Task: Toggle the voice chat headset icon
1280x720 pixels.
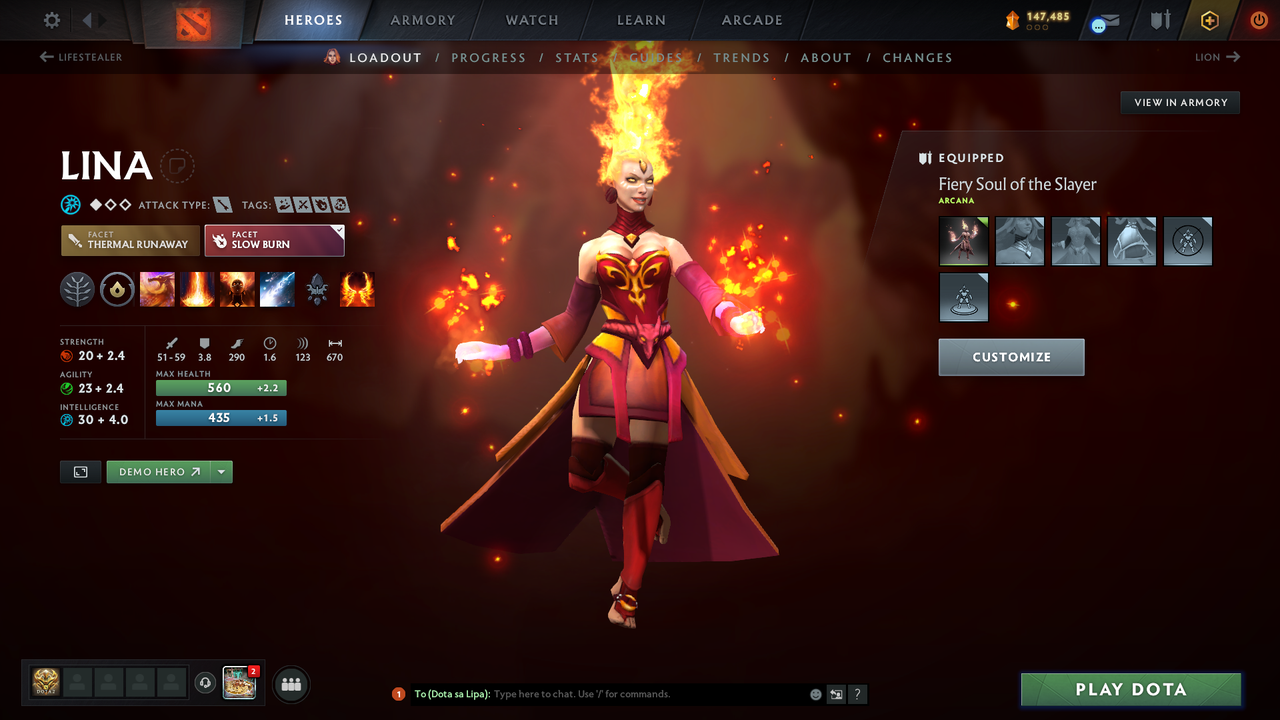Action: (206, 683)
